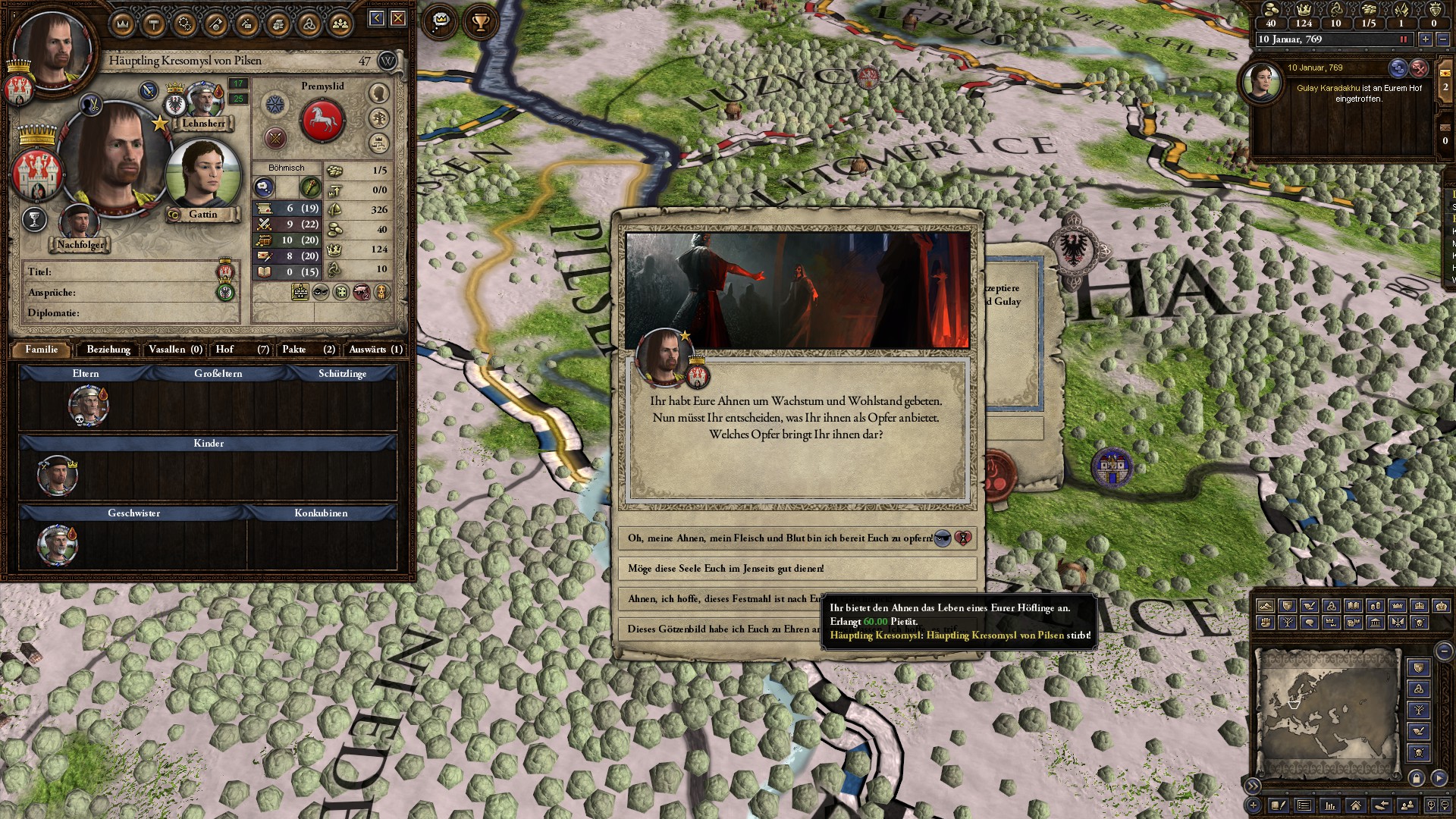This screenshot has height=819, width=1456.
Task: Close the character panel
Action: pos(398,18)
